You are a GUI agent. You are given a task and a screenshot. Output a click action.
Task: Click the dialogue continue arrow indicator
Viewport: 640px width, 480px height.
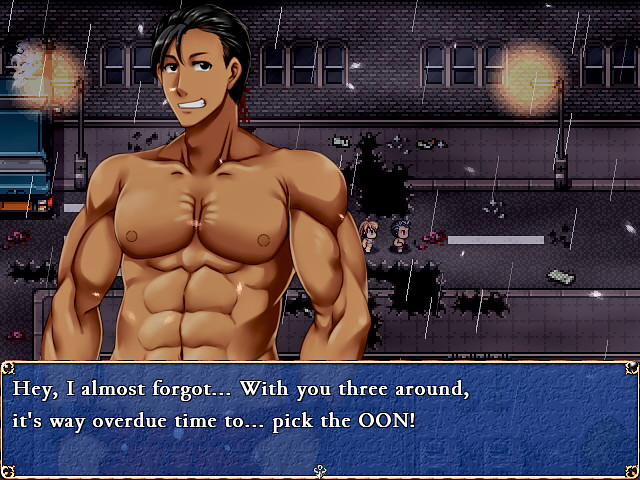click(x=320, y=470)
